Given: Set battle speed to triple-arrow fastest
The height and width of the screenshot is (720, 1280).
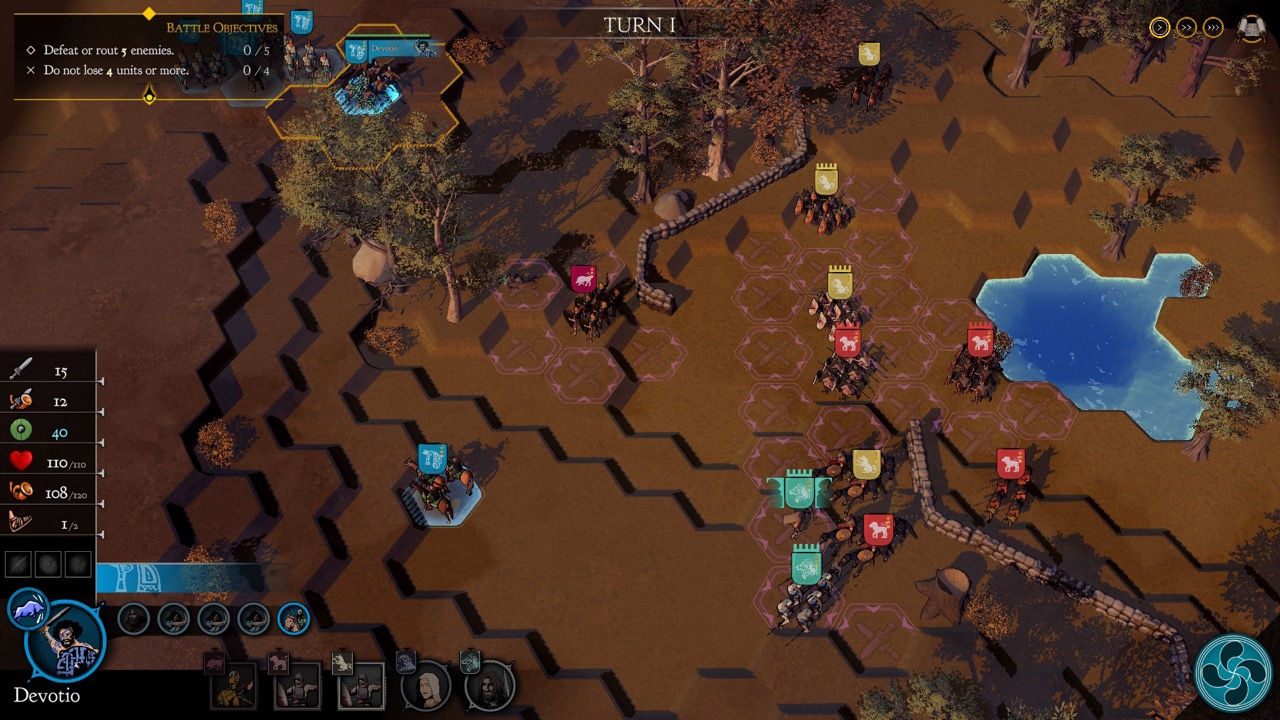Looking at the screenshot, I should (1213, 28).
